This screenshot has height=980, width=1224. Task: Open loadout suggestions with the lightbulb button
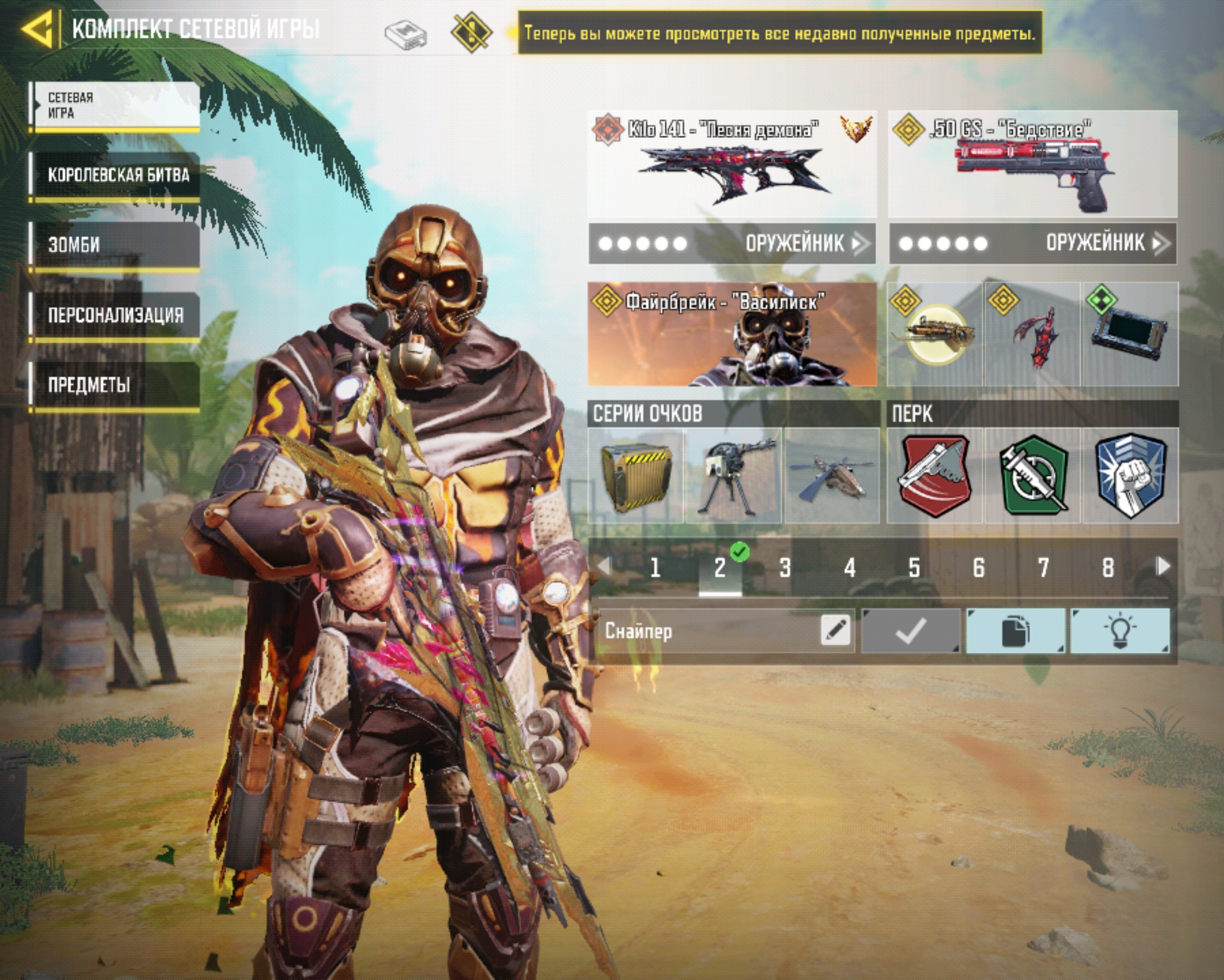tap(1120, 631)
